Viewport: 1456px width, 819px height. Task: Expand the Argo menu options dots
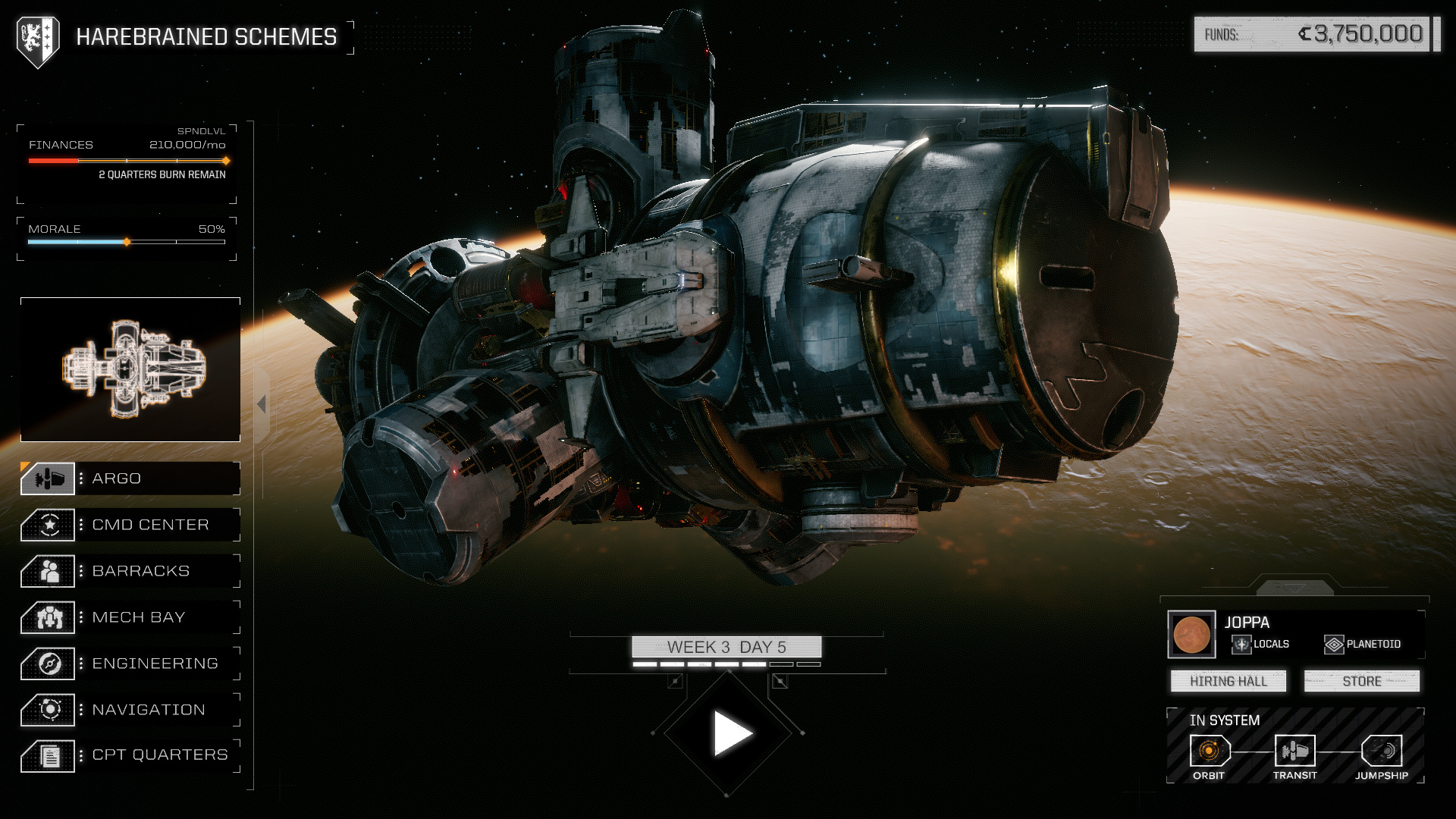click(x=80, y=479)
